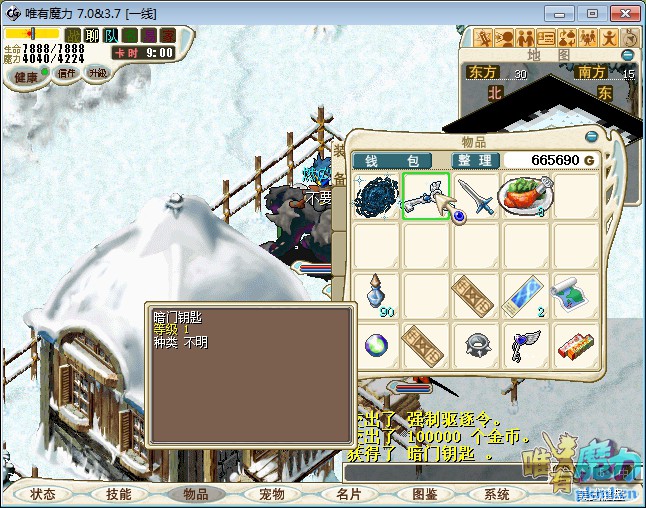
Task: Open the 技能 skills tab
Action: pos(119,494)
